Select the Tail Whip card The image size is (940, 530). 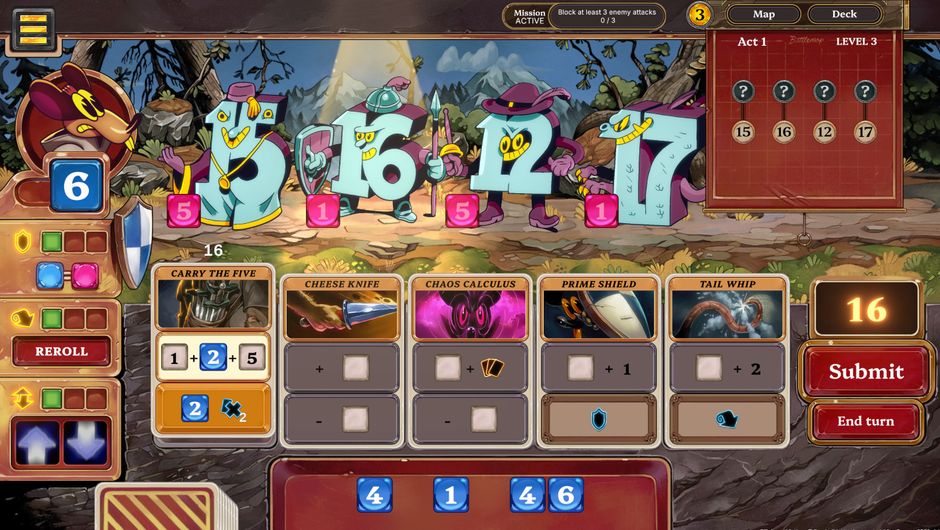tap(727, 308)
